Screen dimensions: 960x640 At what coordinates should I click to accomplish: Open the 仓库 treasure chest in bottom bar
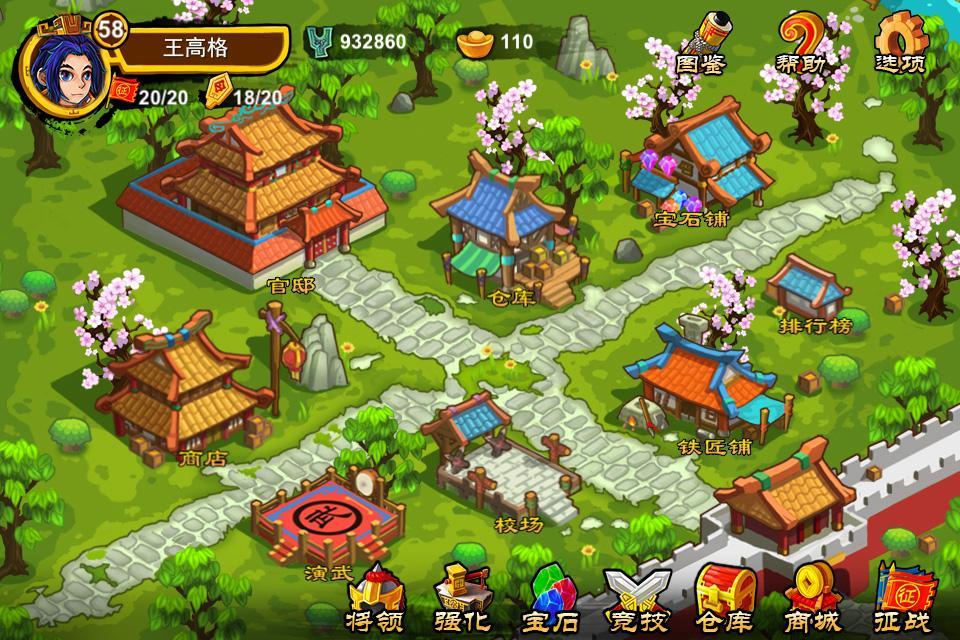[723, 600]
